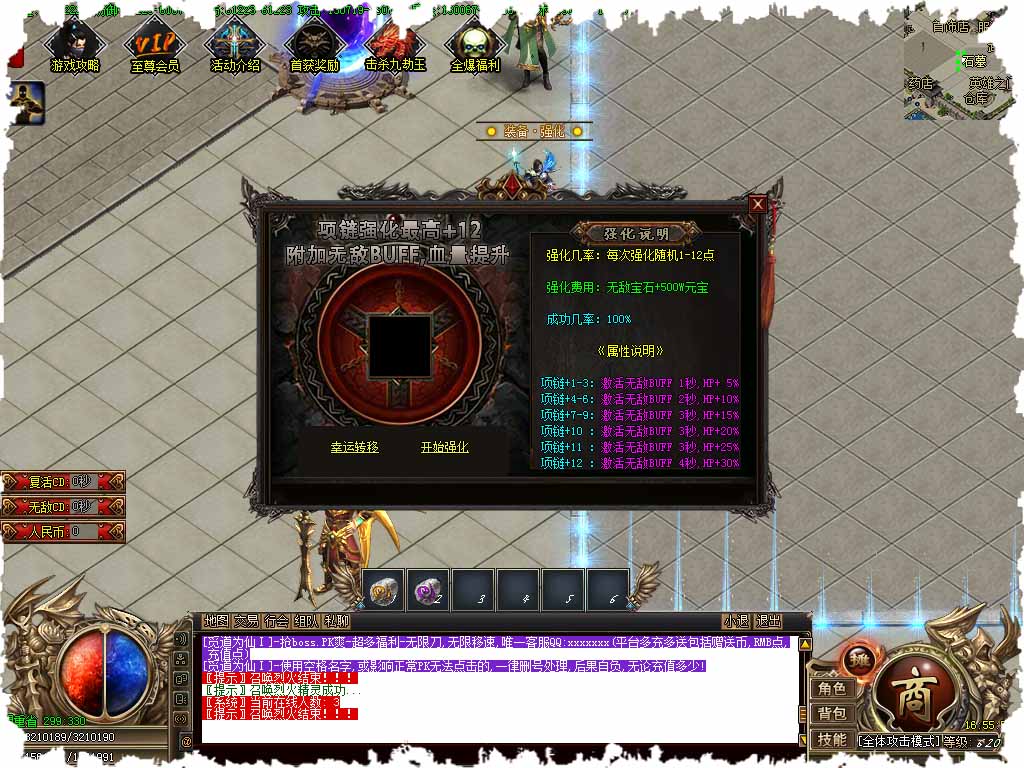The image size is (1024, 768).
Task: Switch to the 地图 chat tab
Action: point(216,621)
